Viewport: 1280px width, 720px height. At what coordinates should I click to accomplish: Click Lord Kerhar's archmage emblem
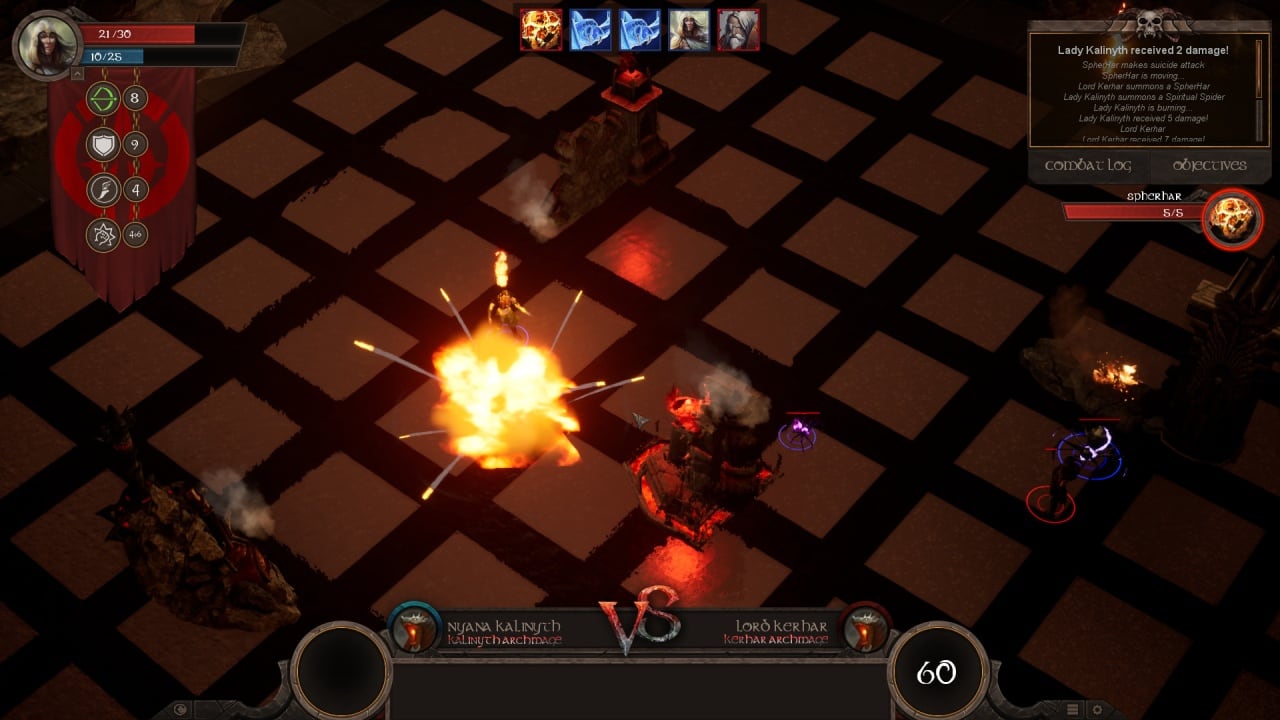pos(866,629)
